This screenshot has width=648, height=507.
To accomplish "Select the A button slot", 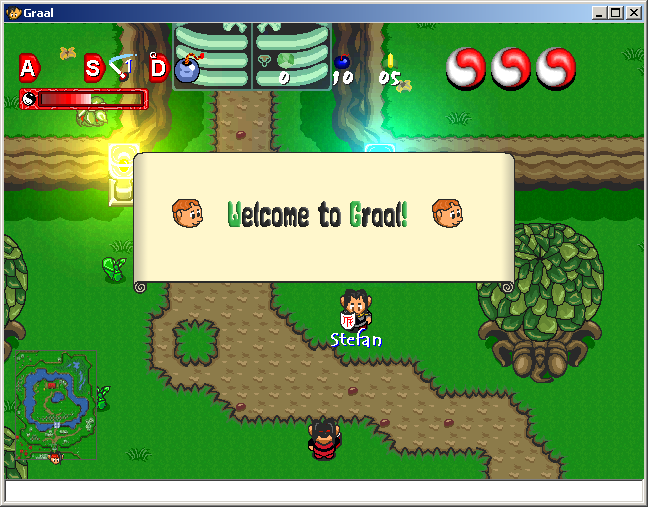I will point(28,68).
